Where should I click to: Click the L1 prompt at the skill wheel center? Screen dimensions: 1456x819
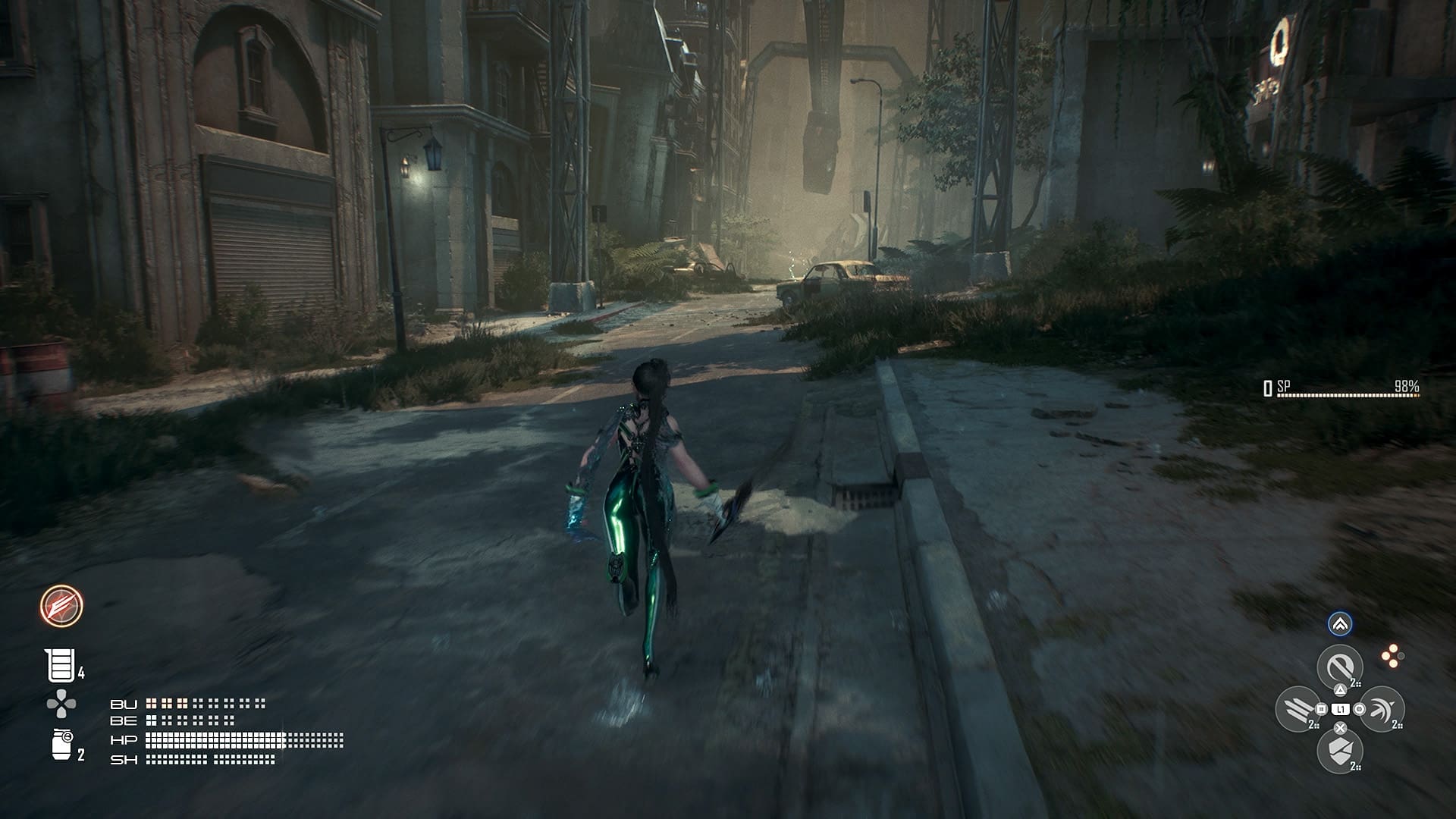point(1340,709)
